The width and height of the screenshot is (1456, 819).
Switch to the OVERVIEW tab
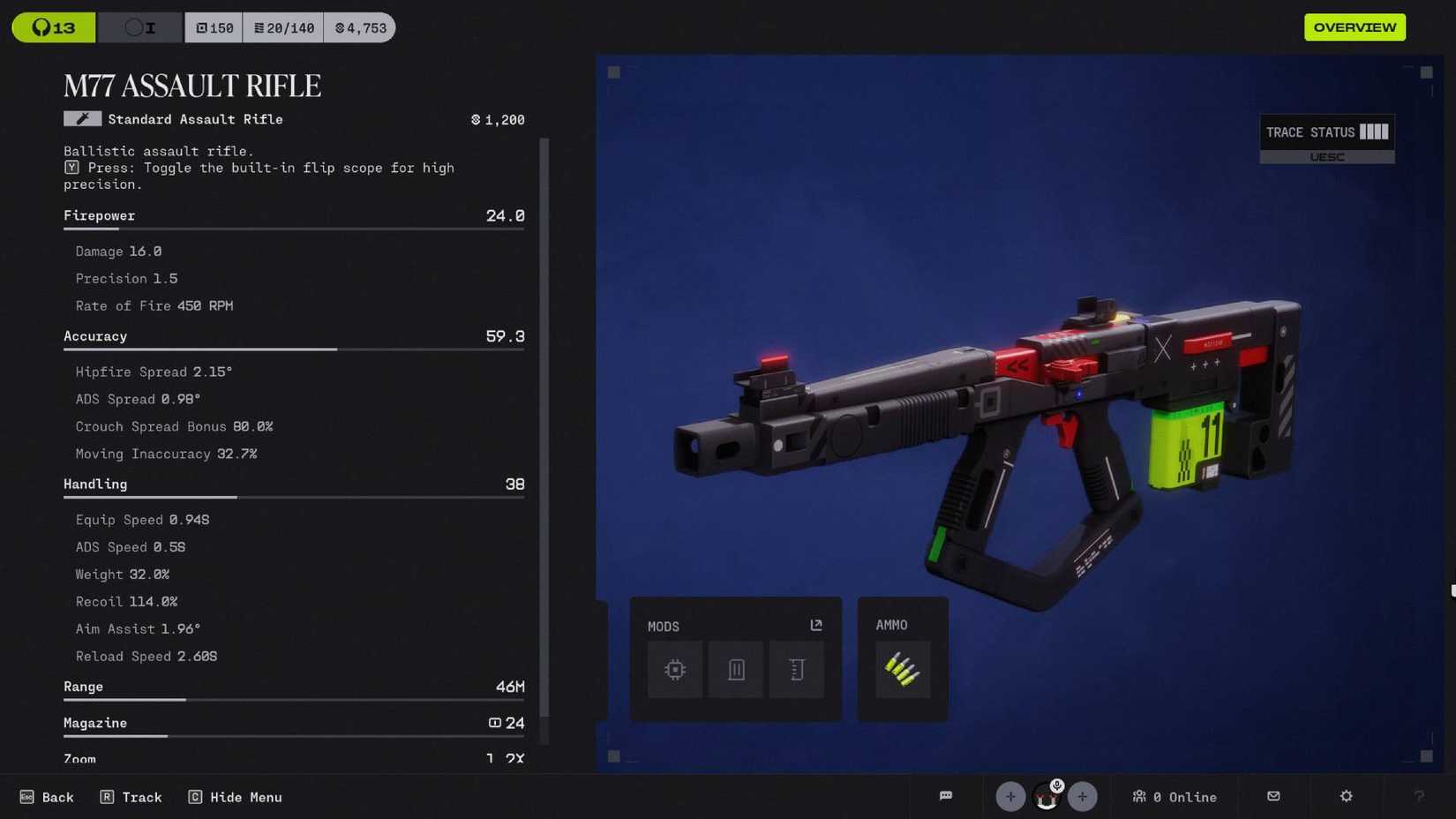[1355, 27]
